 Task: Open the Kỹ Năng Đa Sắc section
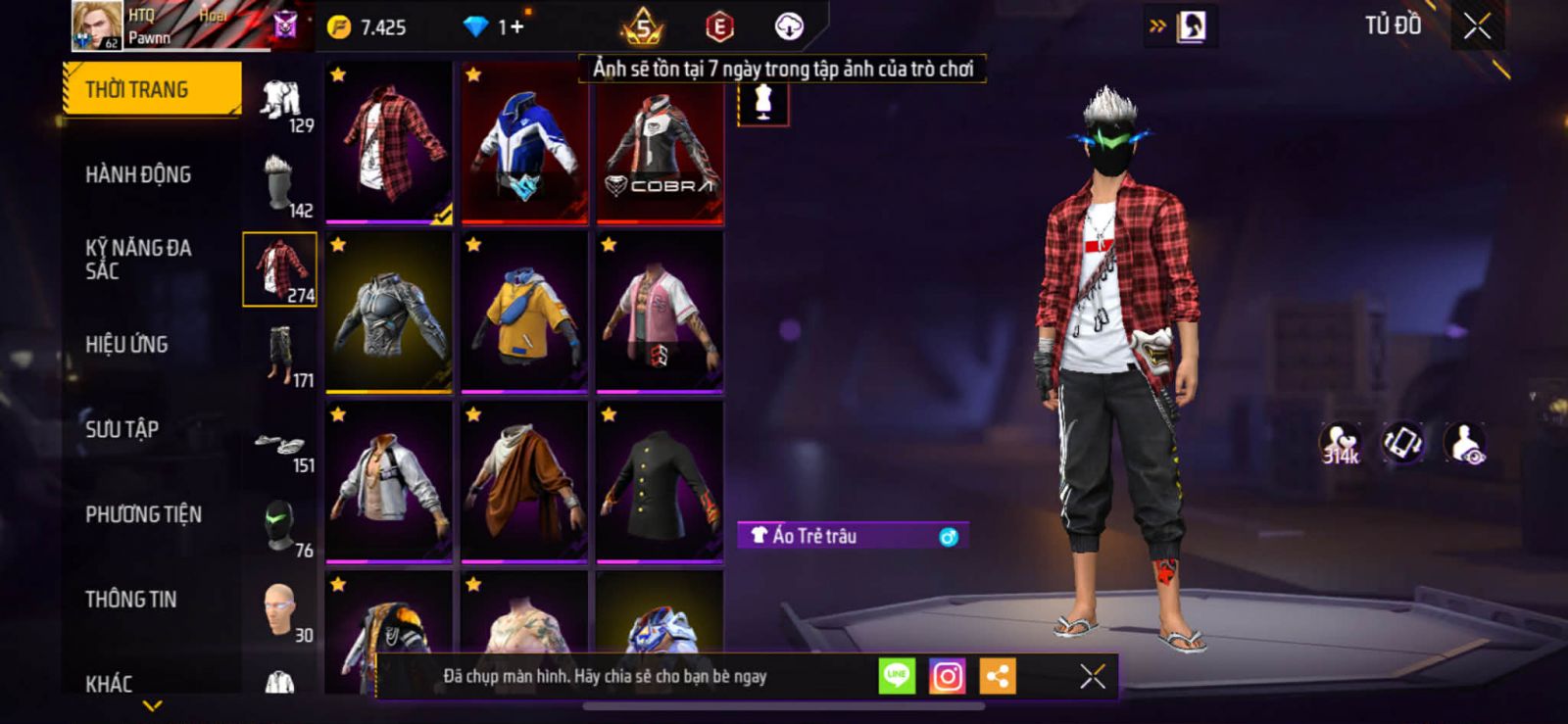(x=137, y=260)
